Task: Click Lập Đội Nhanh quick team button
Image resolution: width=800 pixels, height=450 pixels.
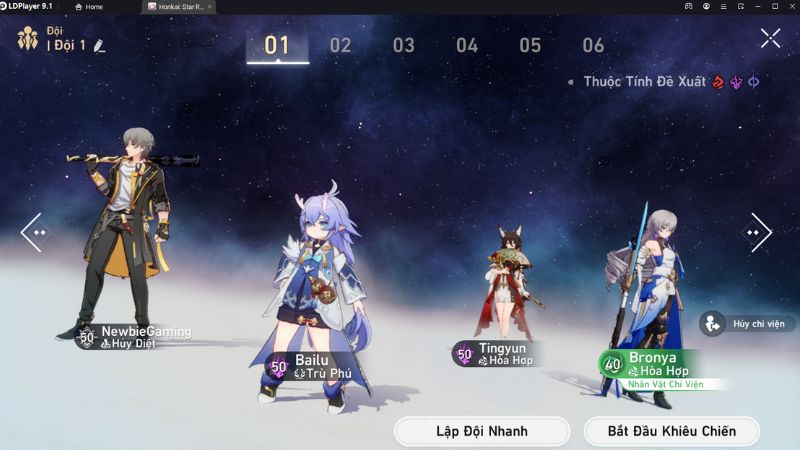Action: (482, 431)
